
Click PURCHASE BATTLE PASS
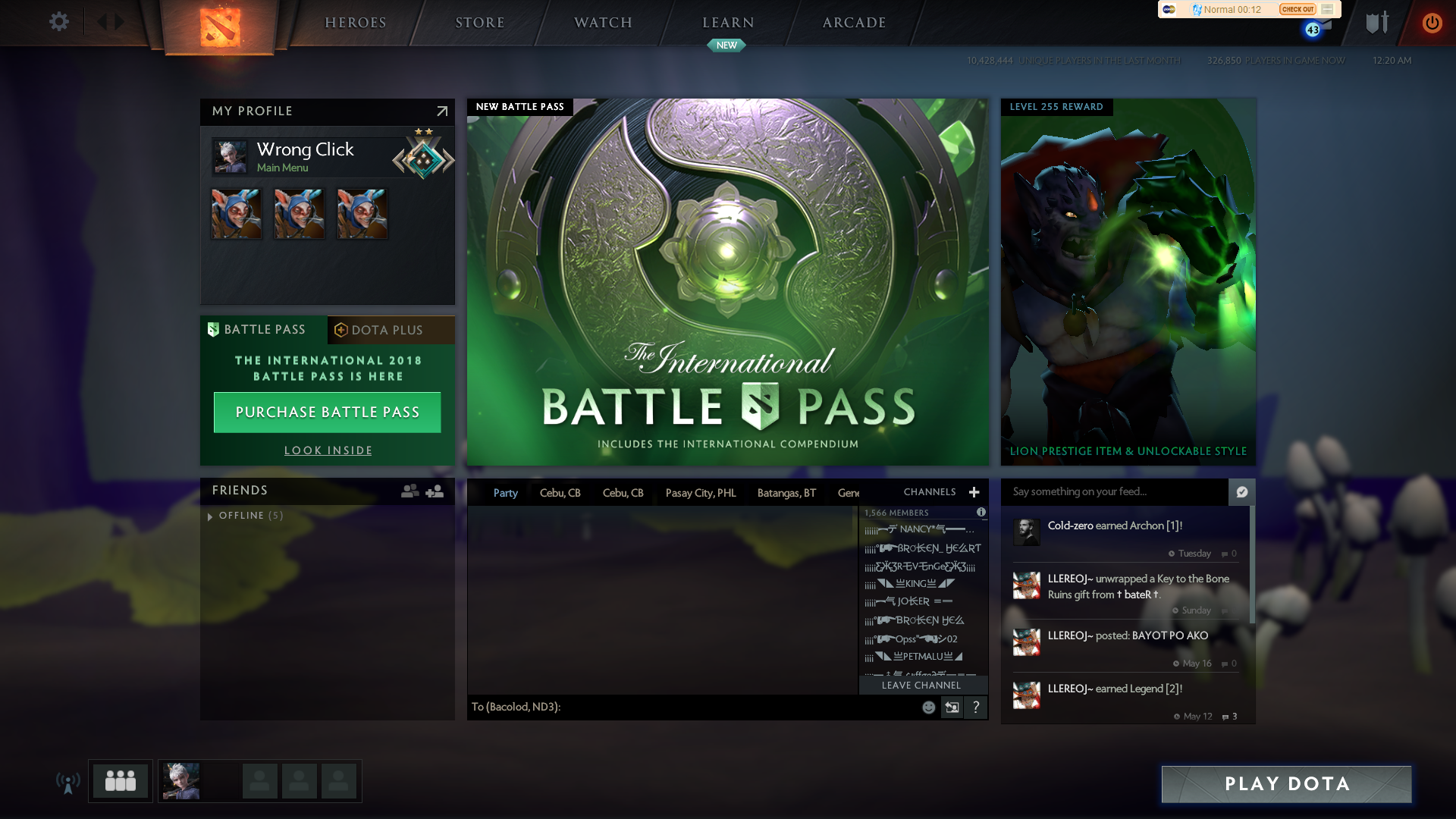point(327,412)
